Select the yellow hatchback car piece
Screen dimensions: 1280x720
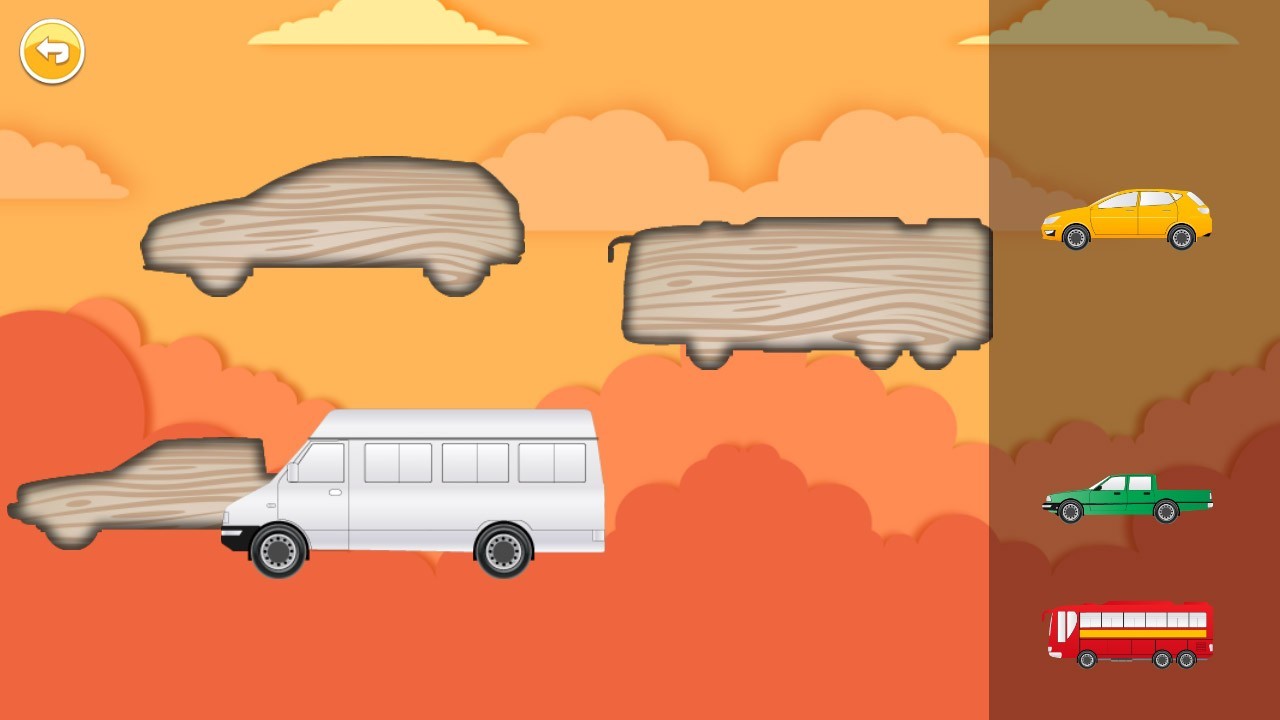click(x=1126, y=217)
